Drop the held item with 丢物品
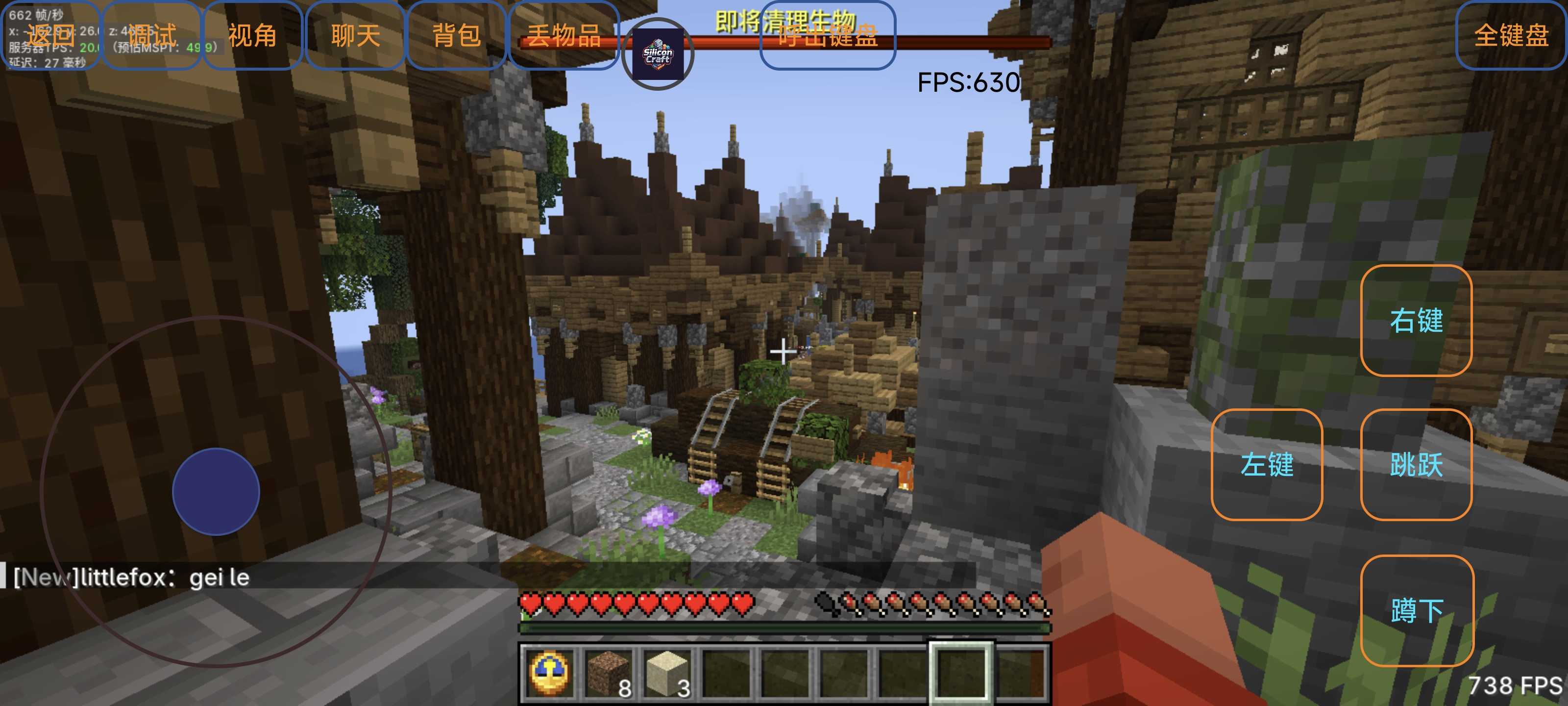 (563, 35)
